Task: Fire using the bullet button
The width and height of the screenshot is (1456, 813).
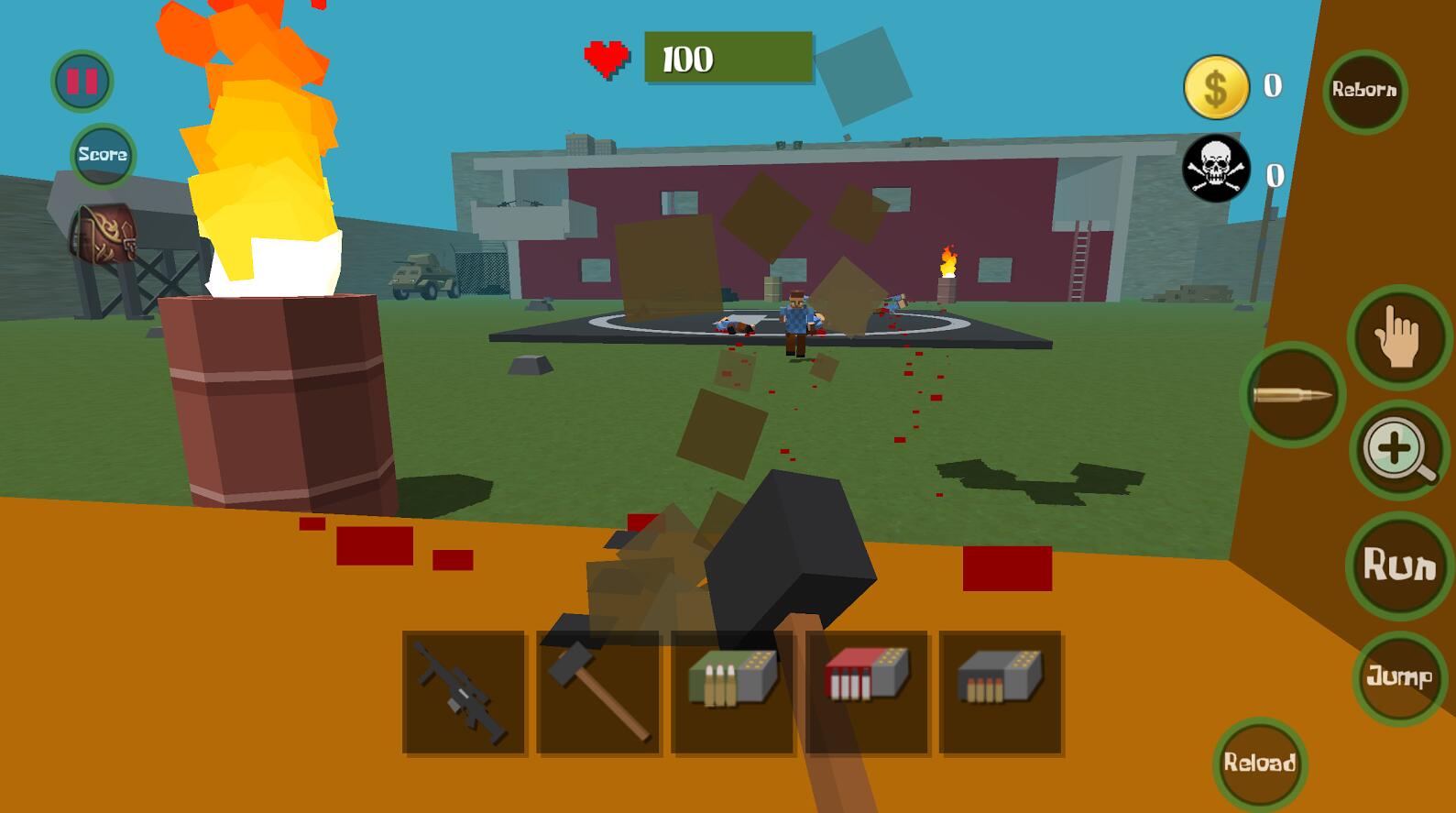Action: (1292, 395)
